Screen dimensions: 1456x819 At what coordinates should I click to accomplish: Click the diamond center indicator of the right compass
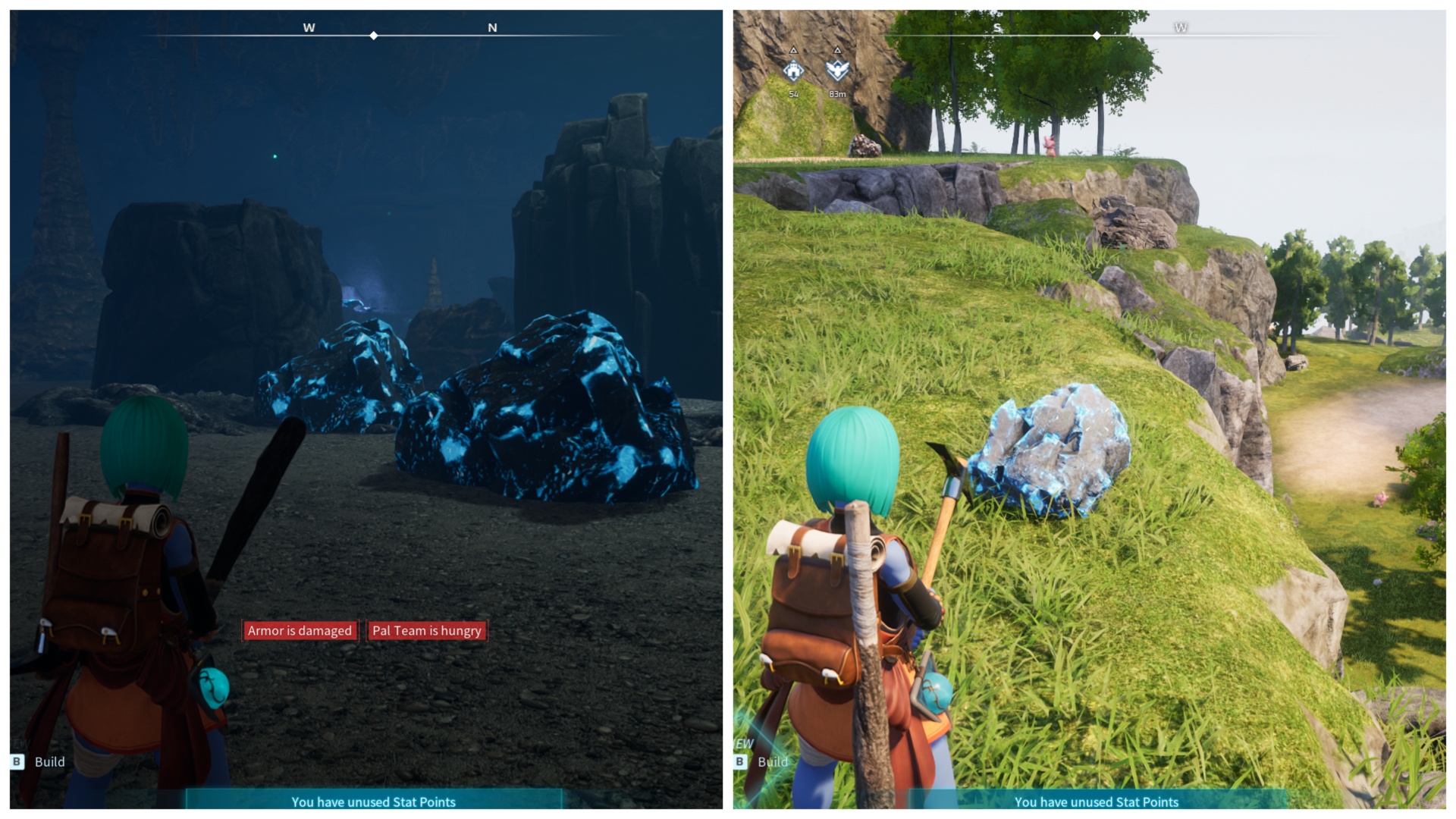pos(1097,34)
